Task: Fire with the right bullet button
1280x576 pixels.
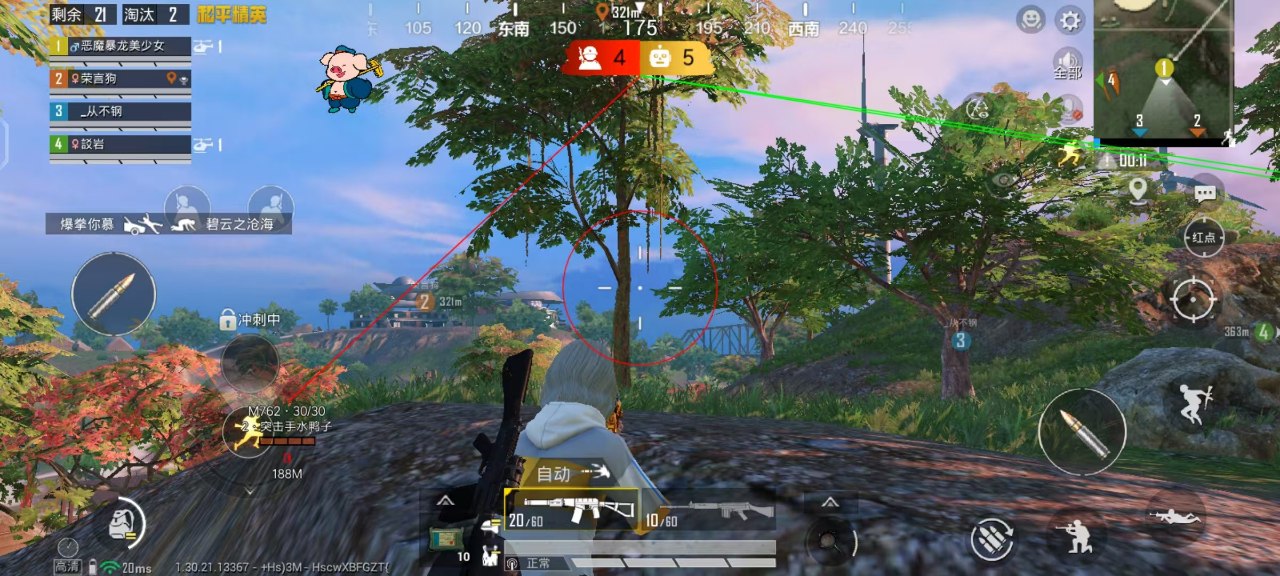Action: click(x=1082, y=432)
